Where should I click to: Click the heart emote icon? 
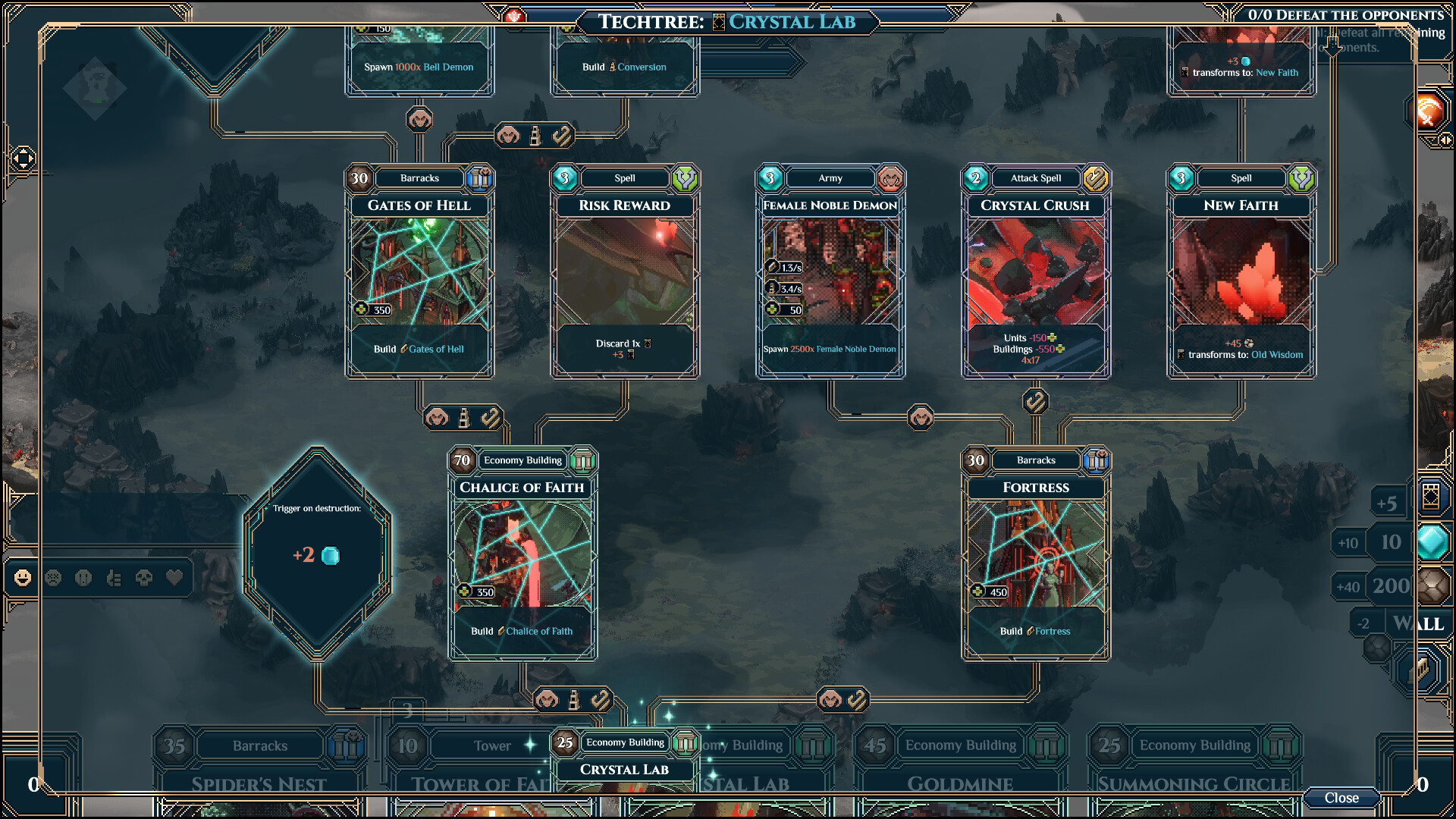pyautogui.click(x=174, y=579)
